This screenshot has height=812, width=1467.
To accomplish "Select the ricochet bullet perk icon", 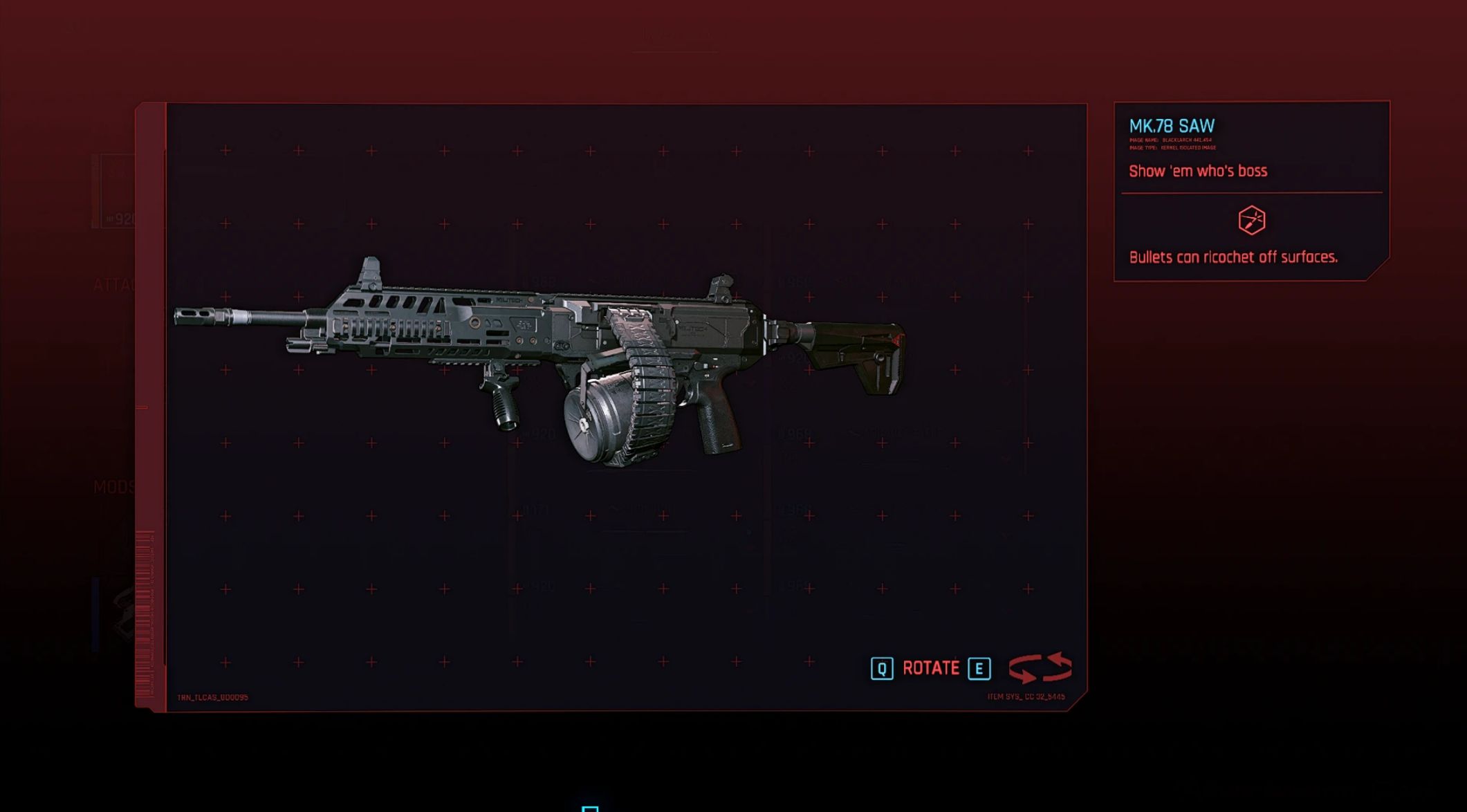I will (1251, 221).
